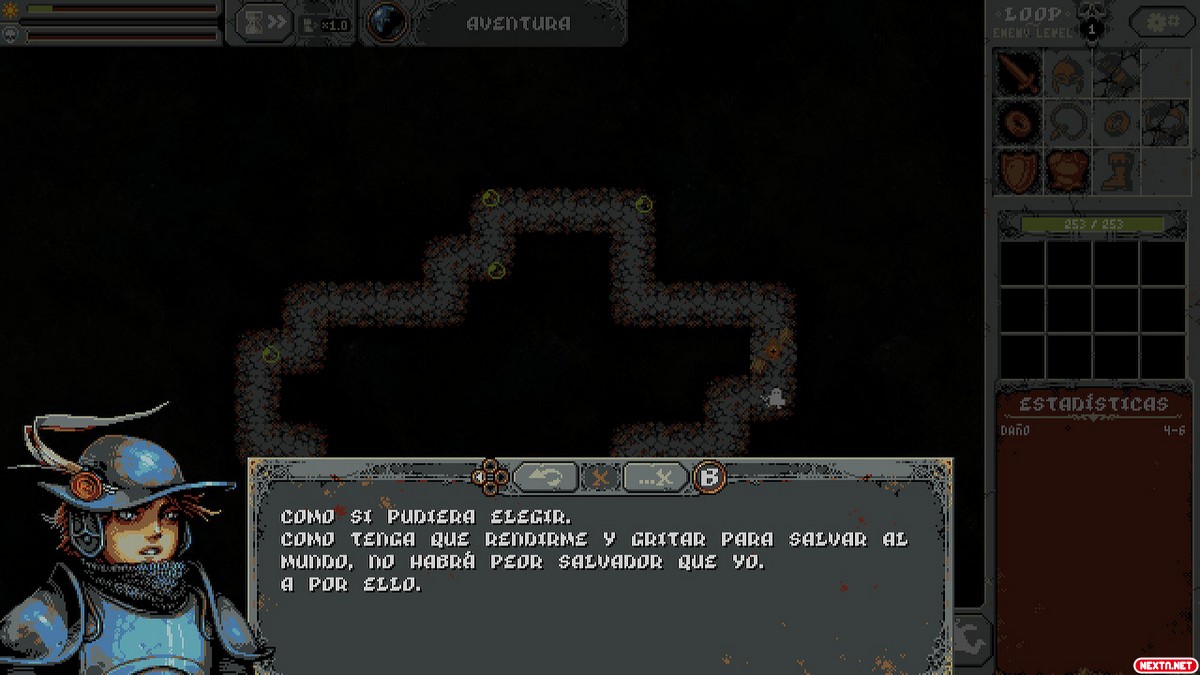The image size is (1200, 675).
Task: Select the equipped chest armor slot
Action: coord(1068,171)
